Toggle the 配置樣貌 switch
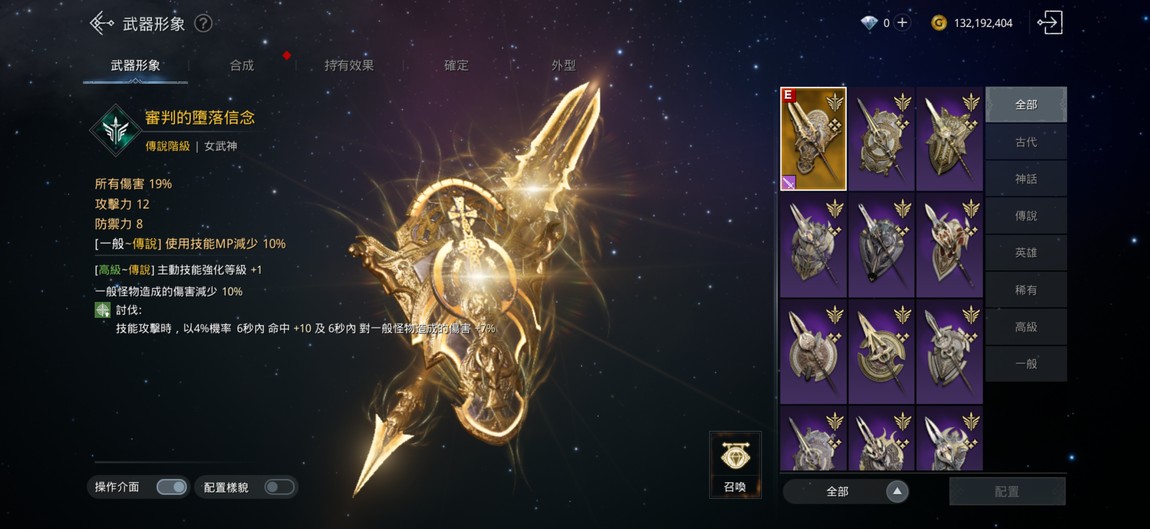 tap(279, 487)
